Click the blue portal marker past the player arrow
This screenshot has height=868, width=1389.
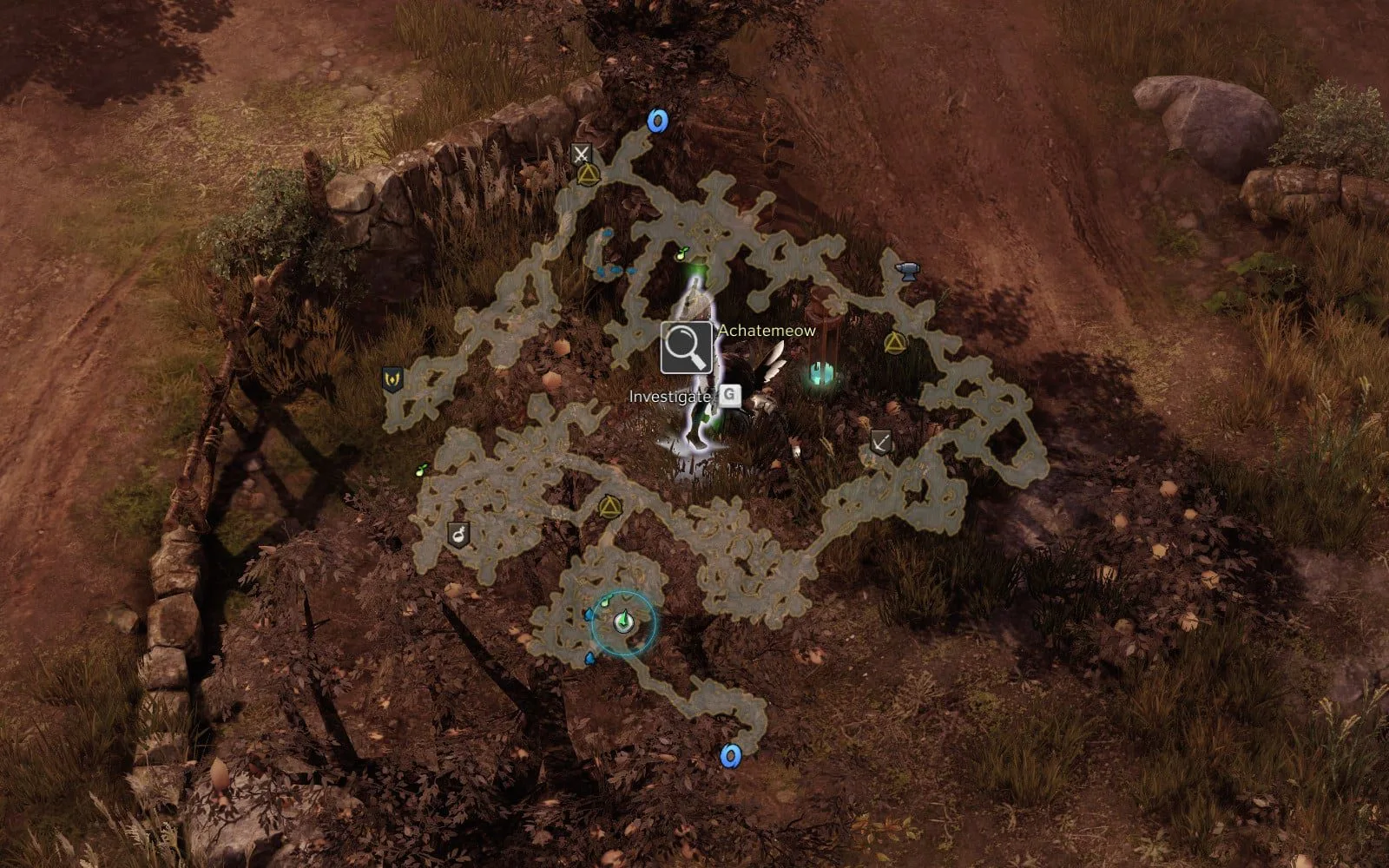pos(731,757)
